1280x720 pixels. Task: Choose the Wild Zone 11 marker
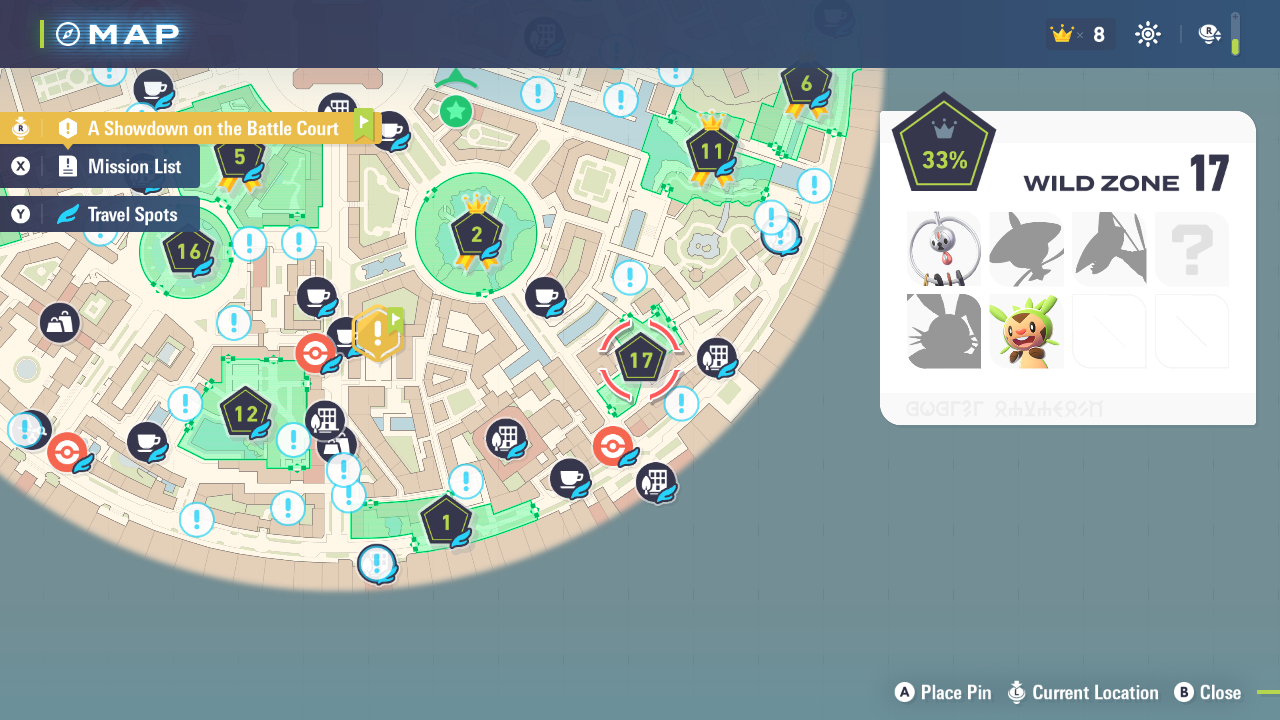click(711, 152)
